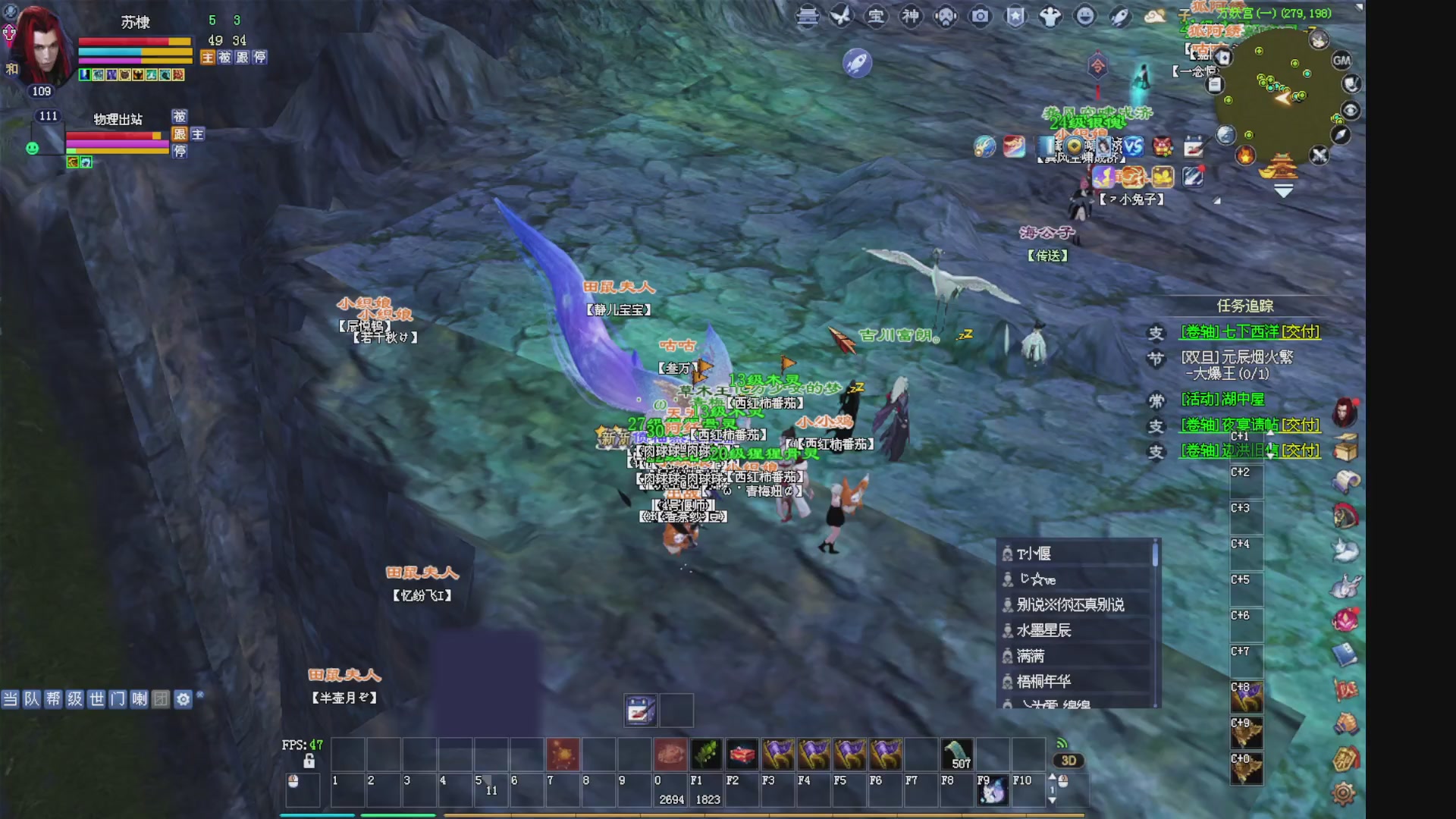Toggle the FPS lock icon
The height and width of the screenshot is (819, 1456).
click(309, 762)
